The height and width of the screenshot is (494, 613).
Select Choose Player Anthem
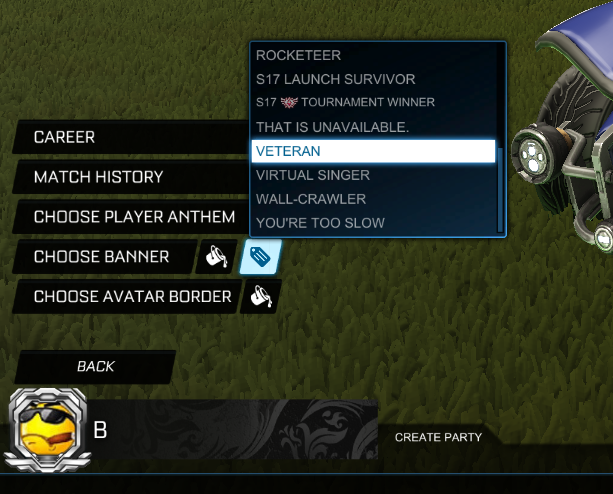click(134, 217)
